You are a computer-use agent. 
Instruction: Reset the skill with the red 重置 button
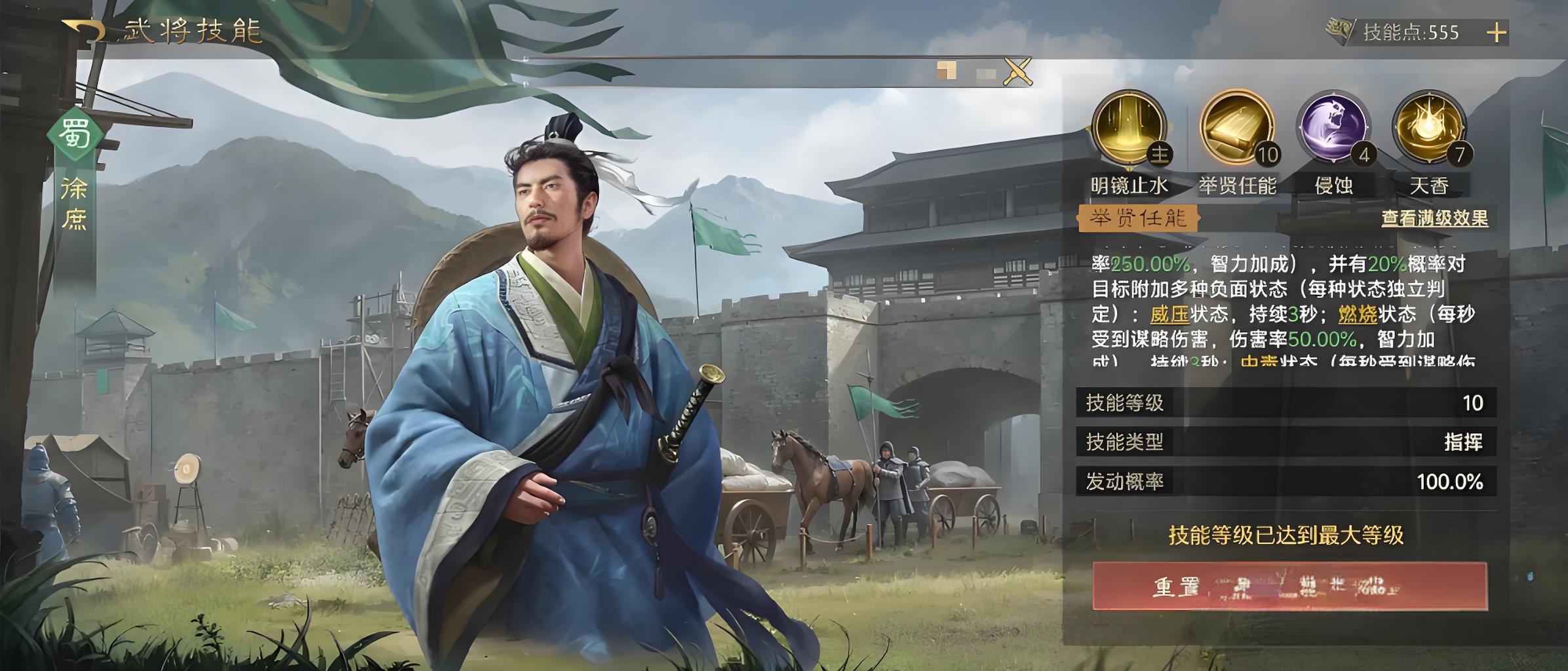pyautogui.click(x=1289, y=586)
